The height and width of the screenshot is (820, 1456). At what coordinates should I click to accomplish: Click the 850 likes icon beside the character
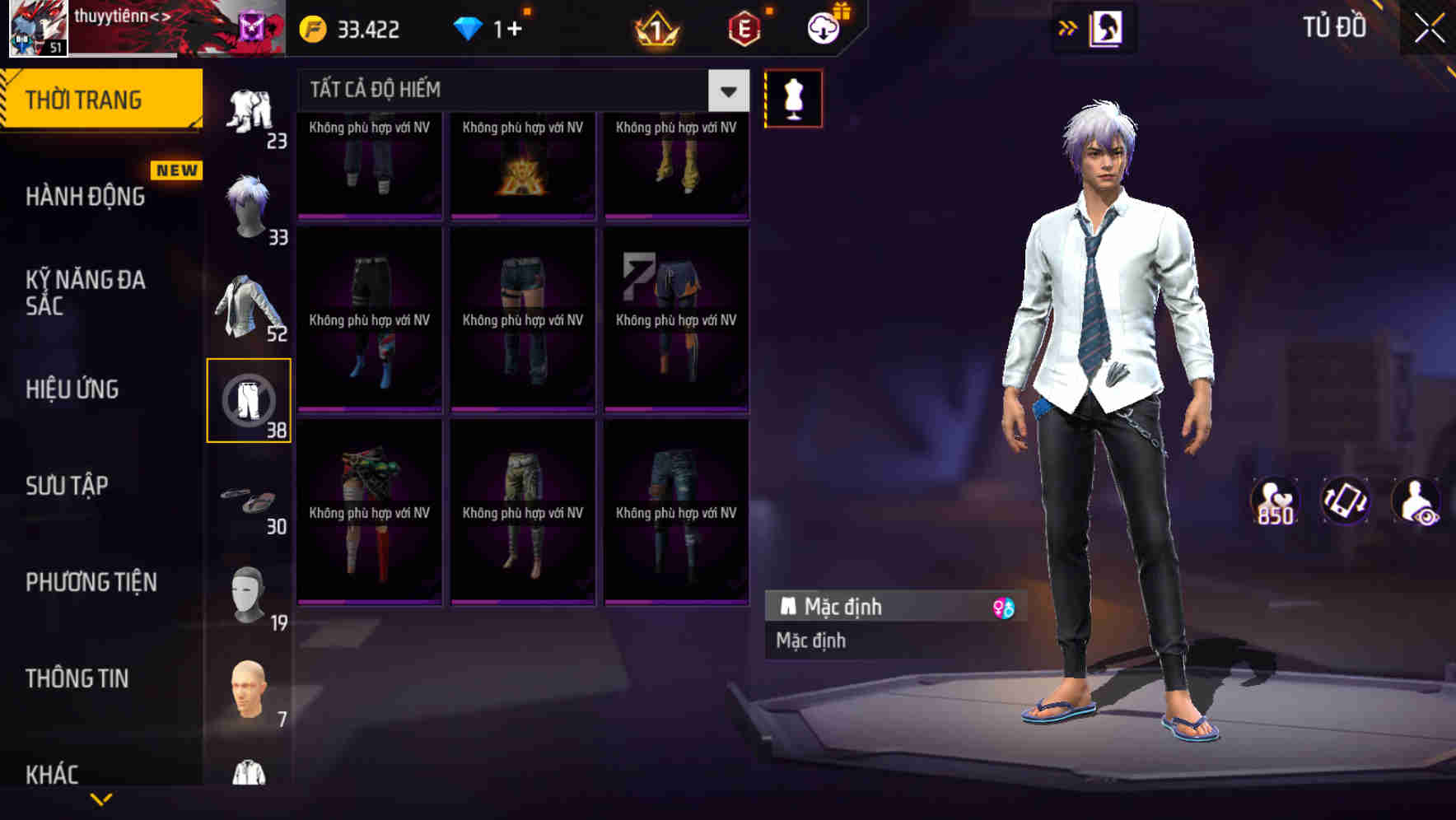(1273, 500)
